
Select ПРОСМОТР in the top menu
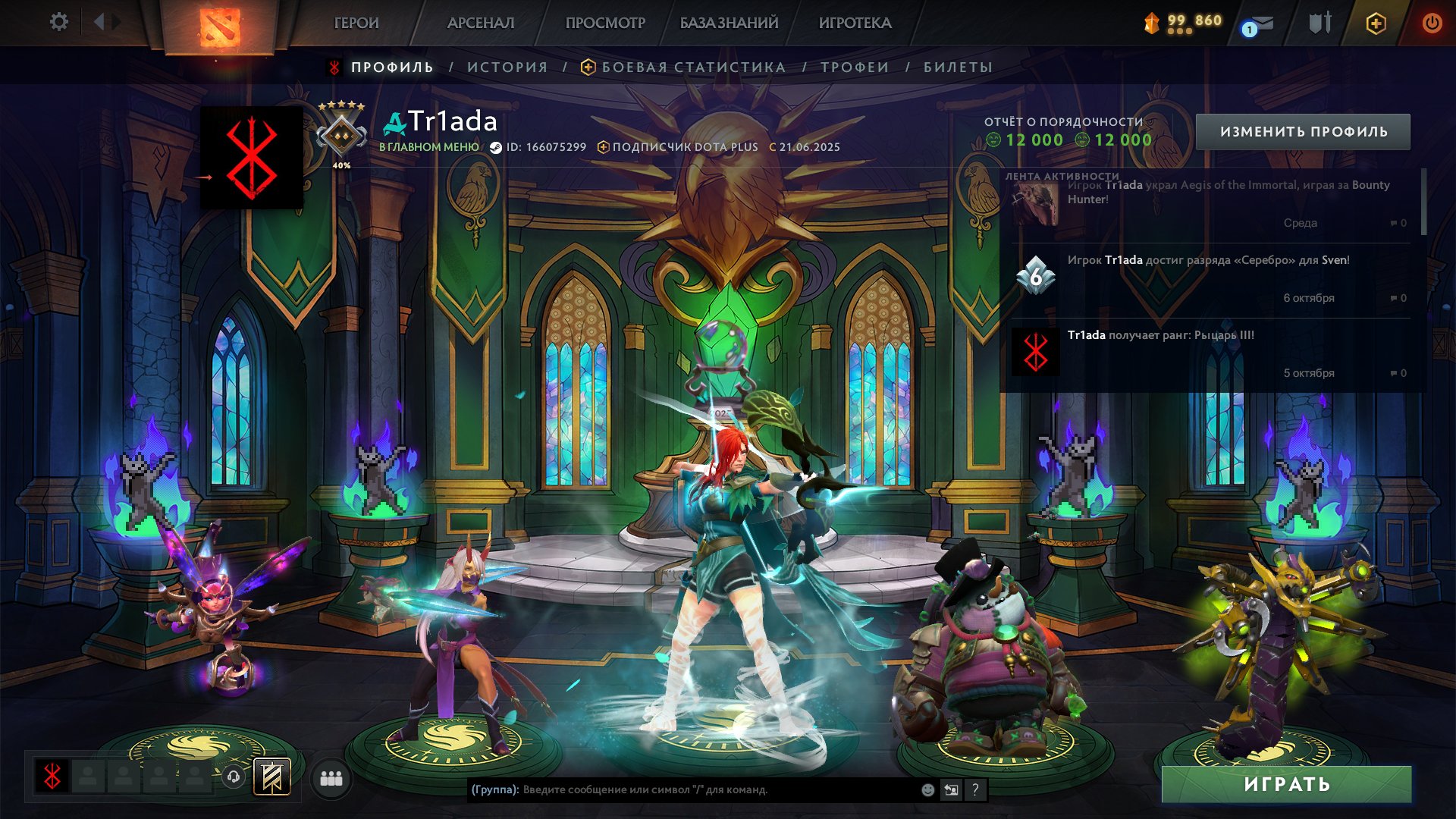click(606, 23)
